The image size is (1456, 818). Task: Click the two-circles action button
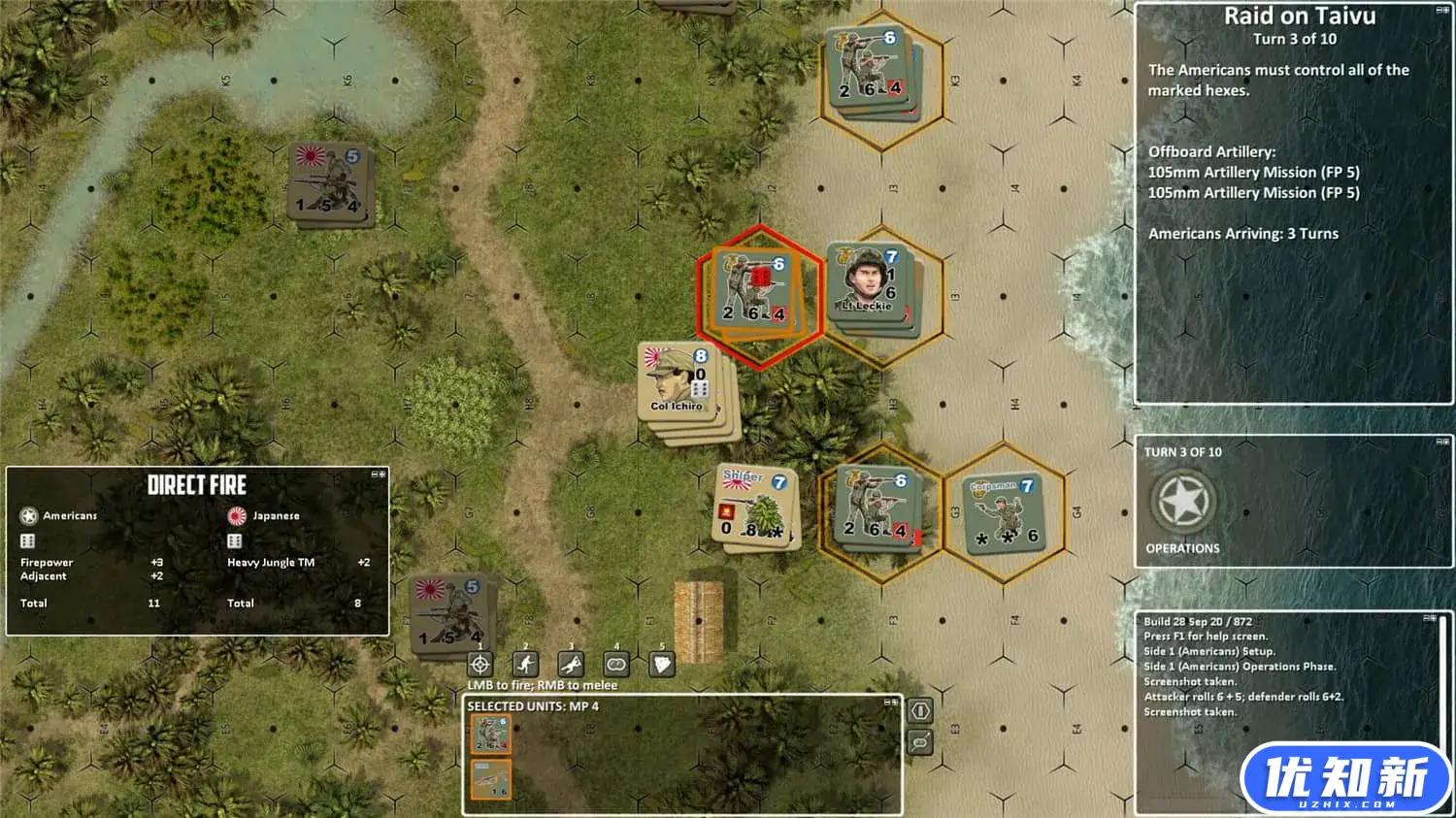(x=616, y=665)
